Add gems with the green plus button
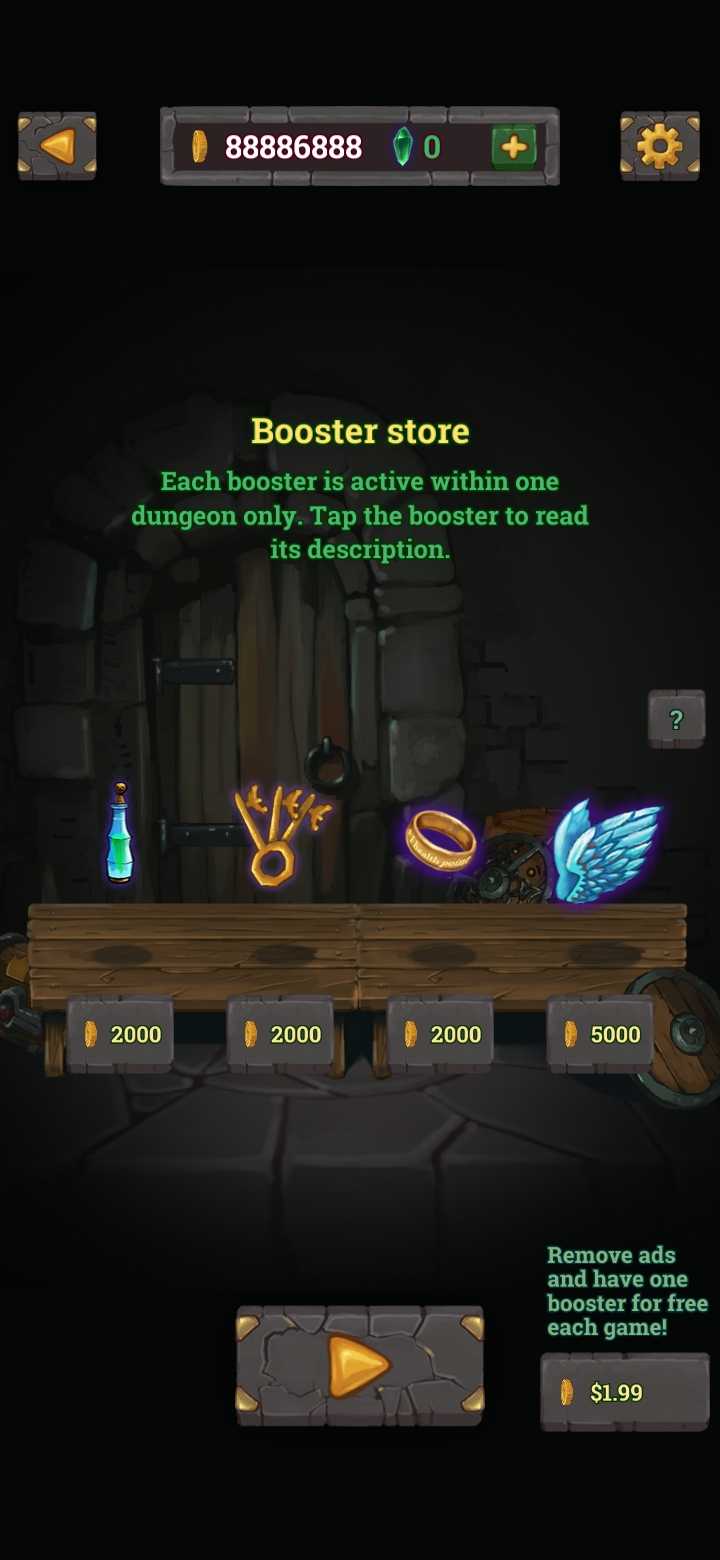The height and width of the screenshot is (1560, 720). (514, 147)
